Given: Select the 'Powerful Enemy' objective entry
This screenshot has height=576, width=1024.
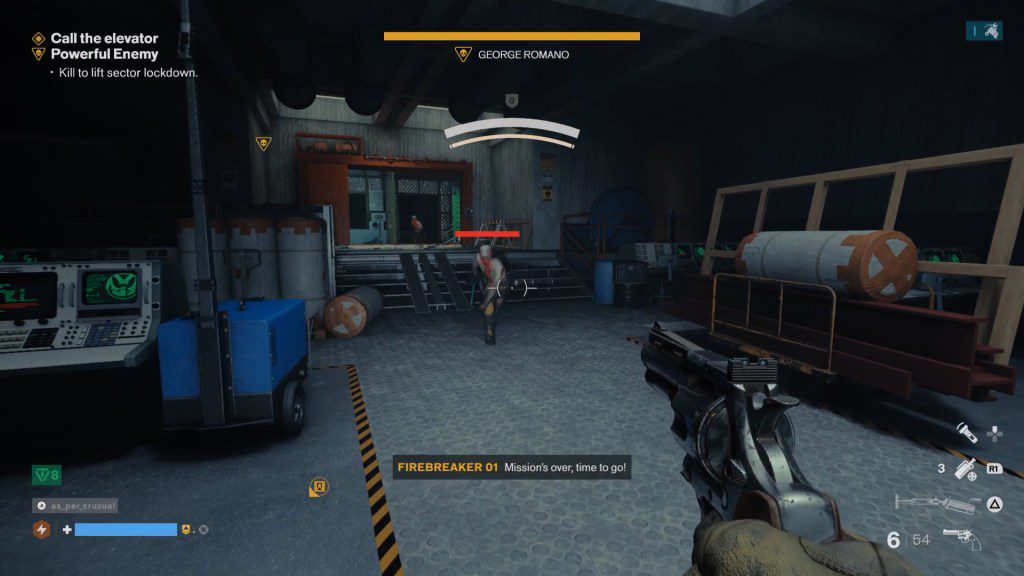Looking at the screenshot, I should [x=104, y=54].
